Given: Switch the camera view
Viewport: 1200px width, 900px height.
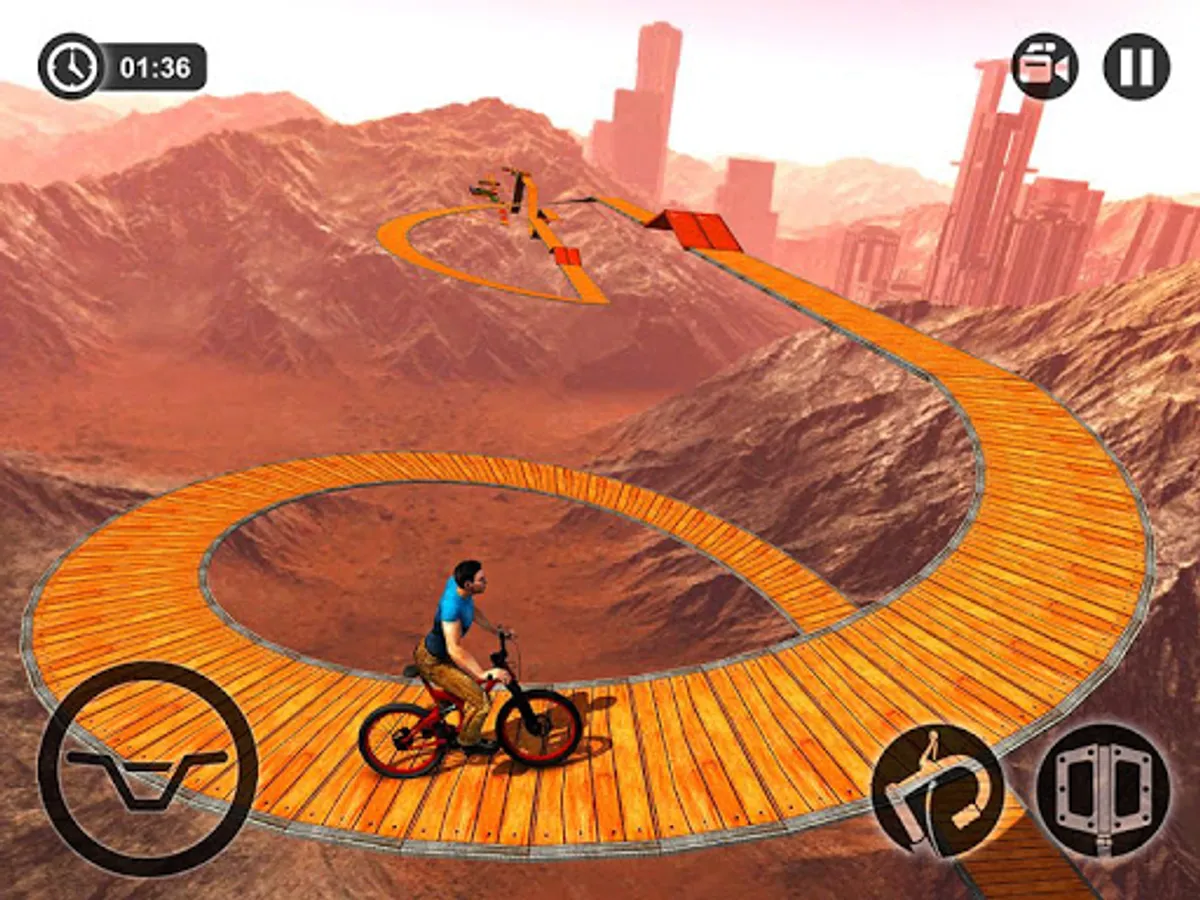Looking at the screenshot, I should coord(1044,66).
